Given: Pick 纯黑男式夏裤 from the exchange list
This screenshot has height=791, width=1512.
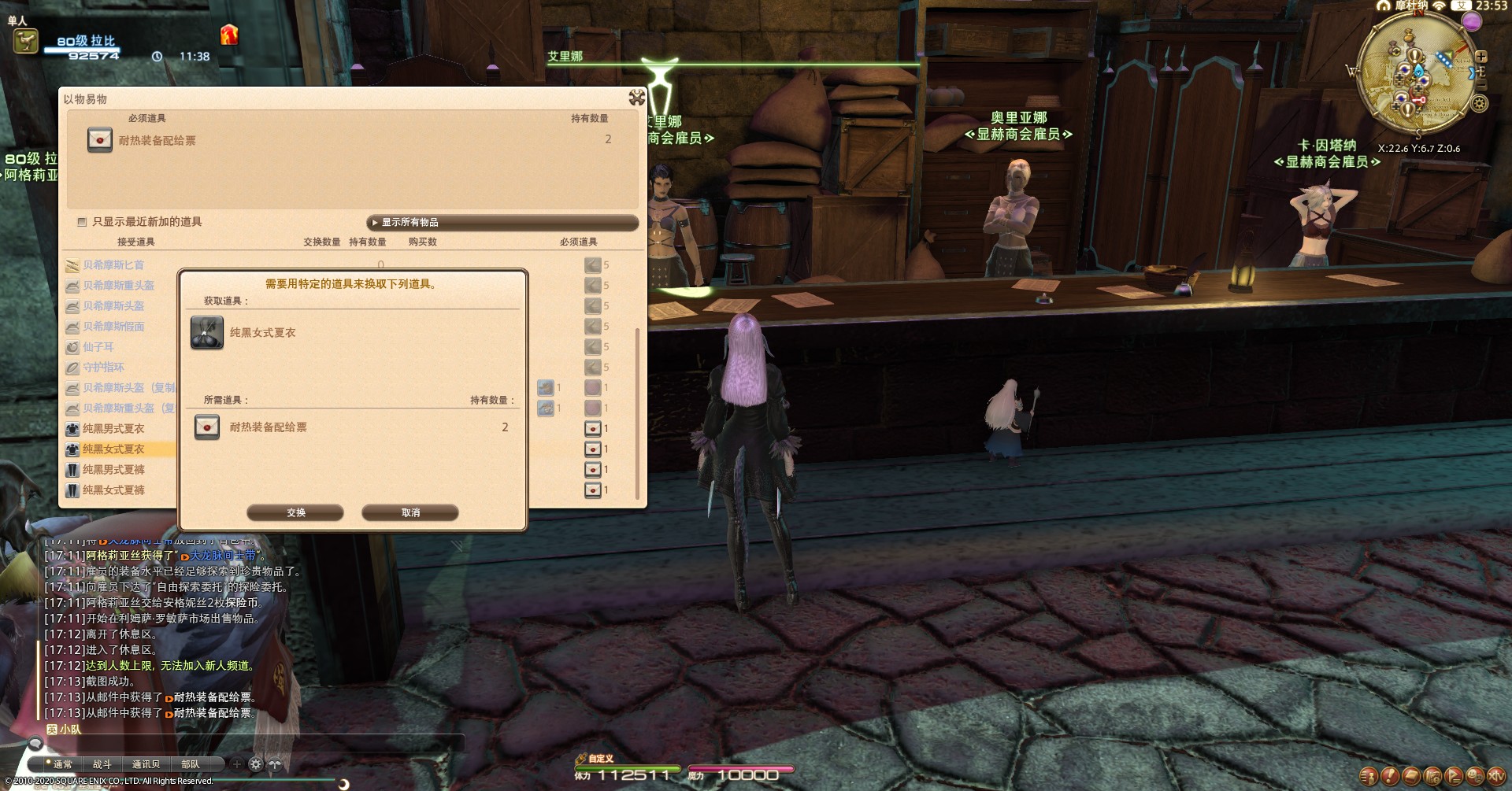Looking at the screenshot, I should pyautogui.click(x=113, y=470).
